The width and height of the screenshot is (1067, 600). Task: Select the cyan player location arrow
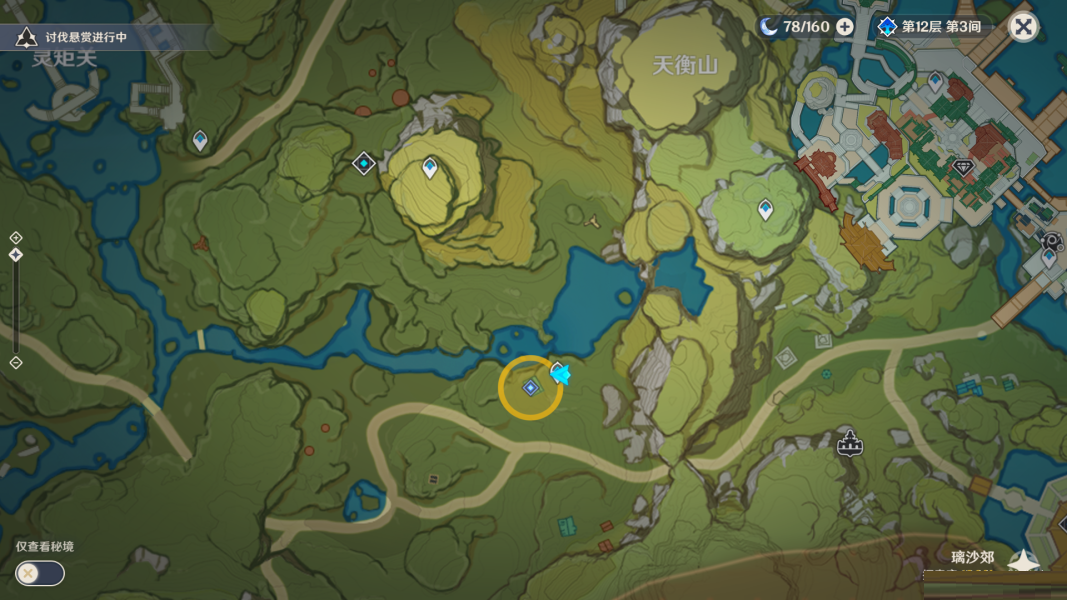click(x=560, y=374)
